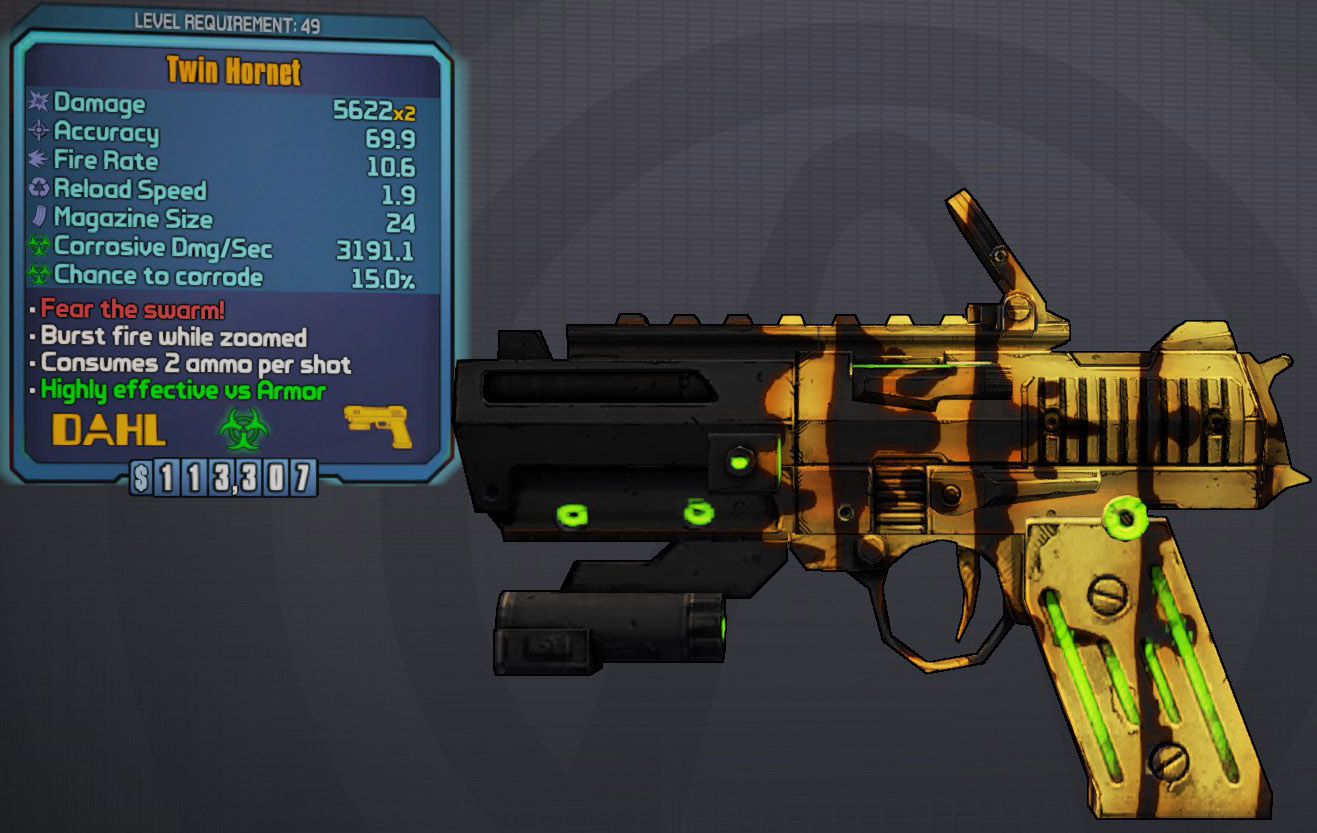Click the green corrosive element icon

tap(243, 429)
